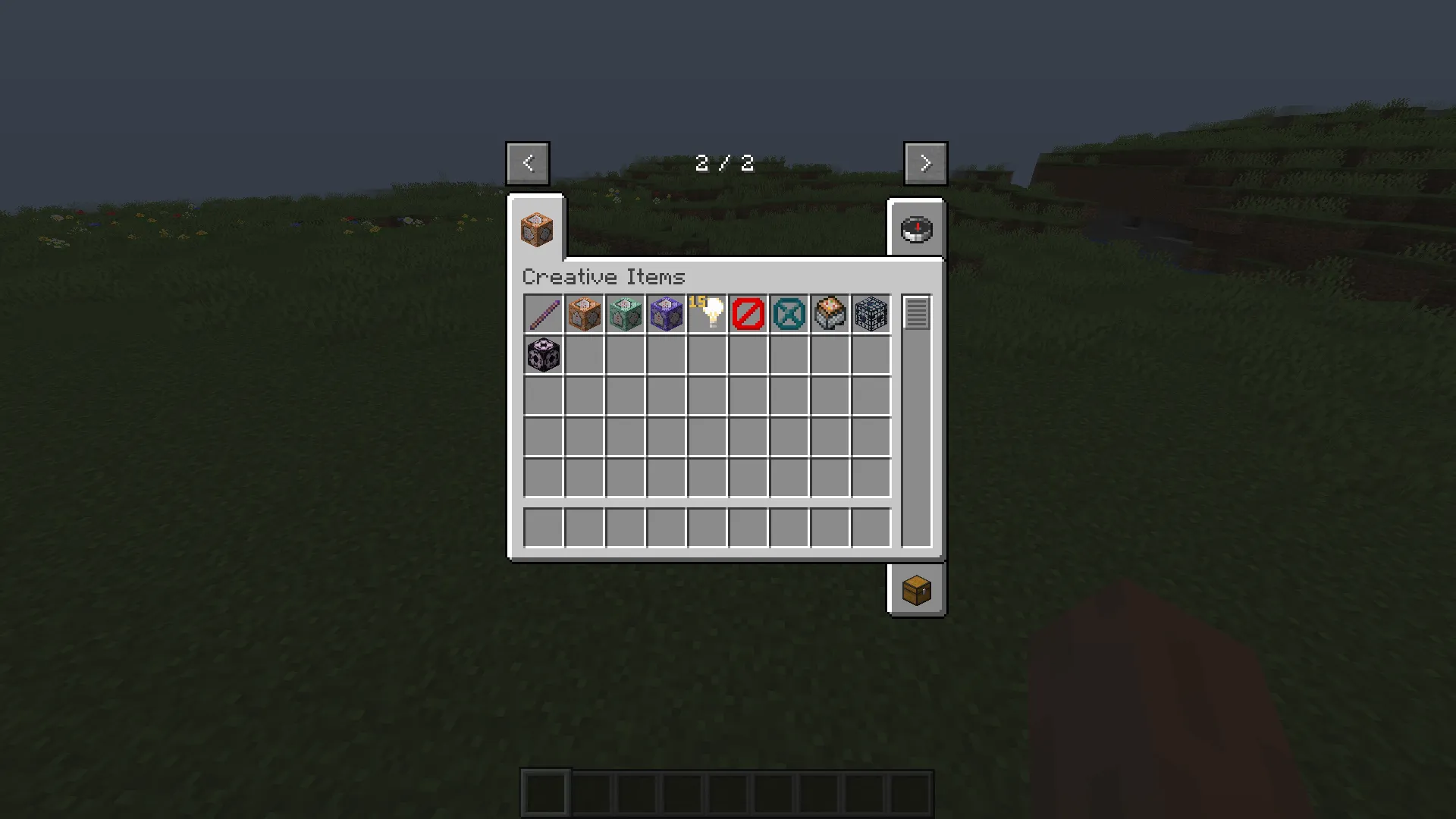Image resolution: width=1456 pixels, height=819 pixels.
Task: Go to the previous creative page
Action: pos(528,162)
